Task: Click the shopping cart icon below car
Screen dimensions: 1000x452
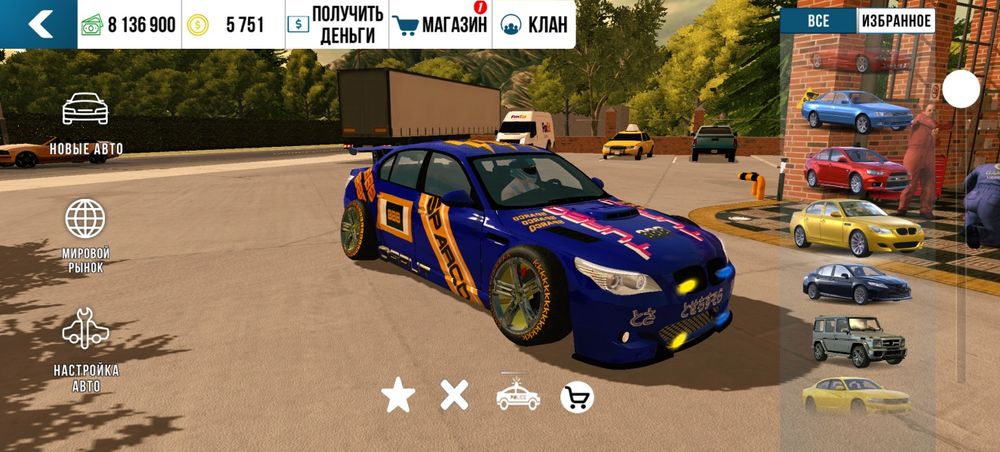Action: (577, 397)
